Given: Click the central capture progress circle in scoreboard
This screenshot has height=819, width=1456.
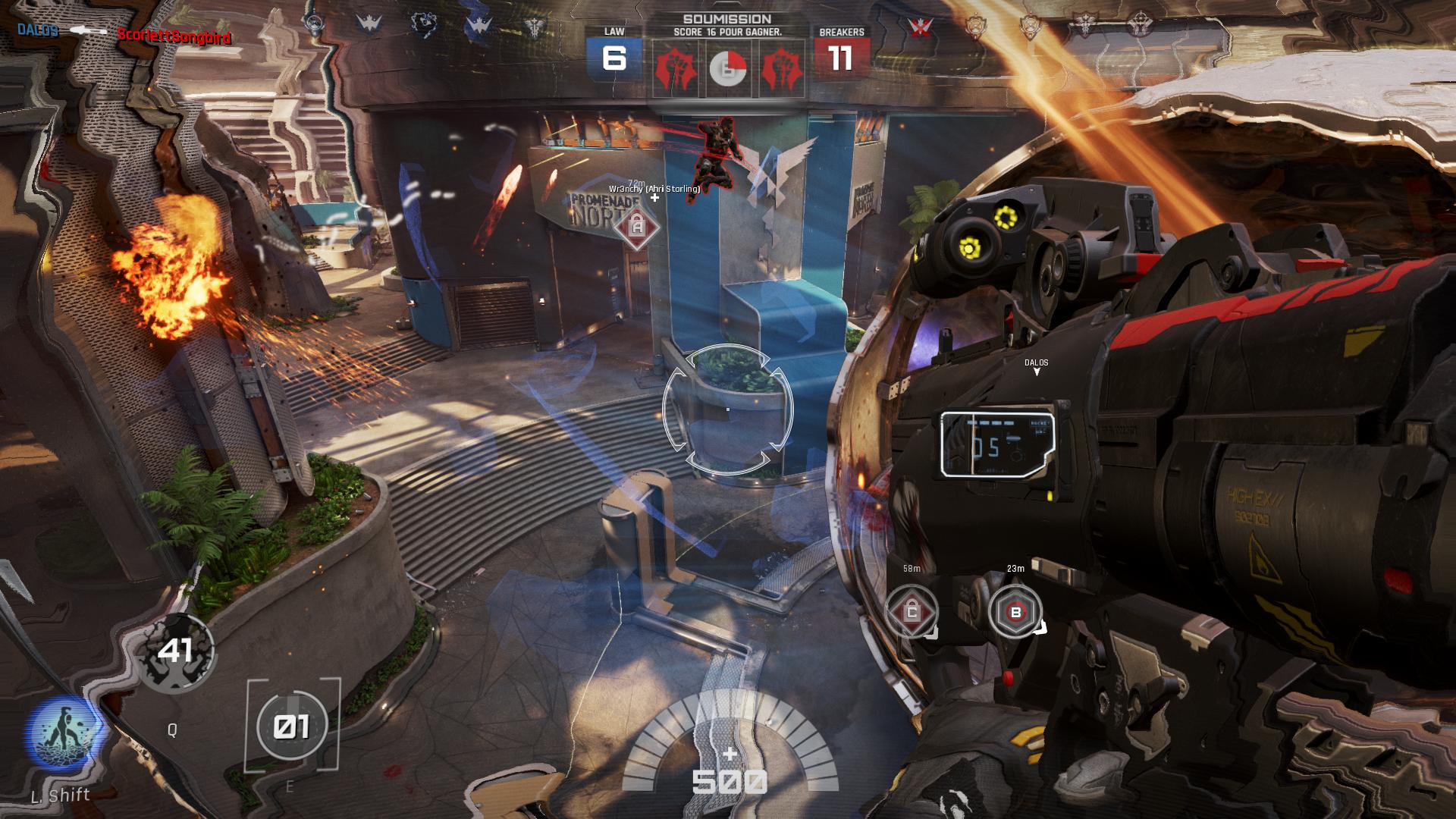Looking at the screenshot, I should click(728, 69).
